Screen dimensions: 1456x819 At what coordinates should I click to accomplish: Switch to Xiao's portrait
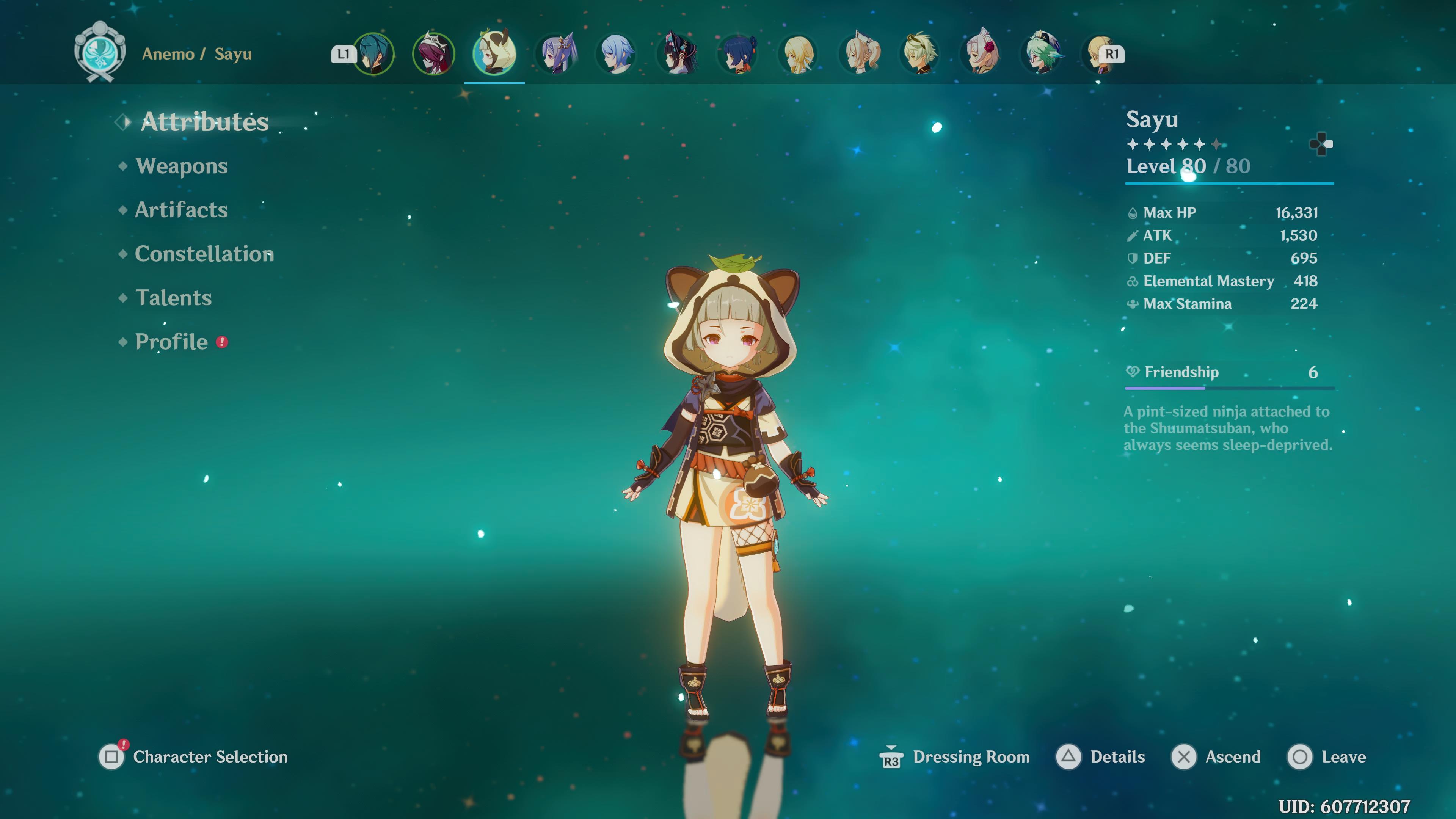pyautogui.click(x=373, y=54)
